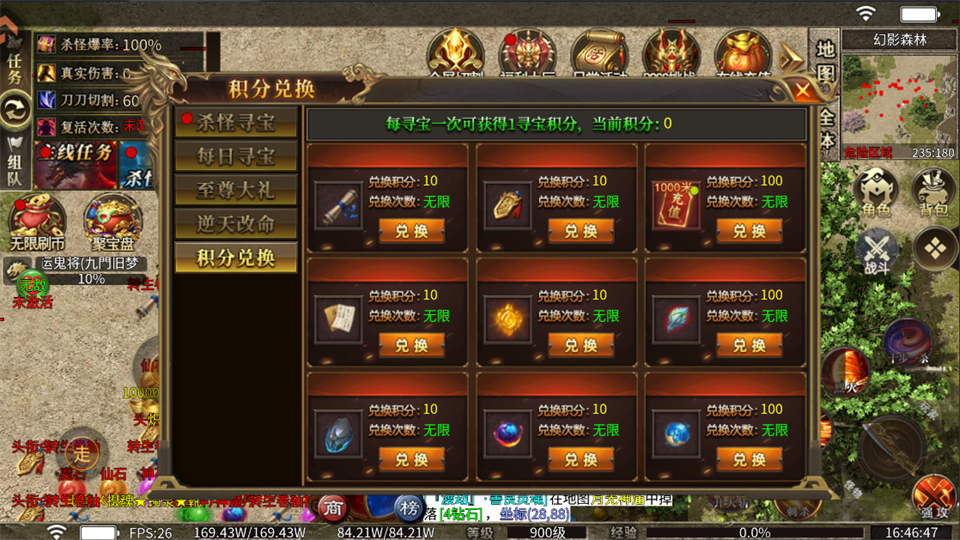The height and width of the screenshot is (540, 960).
Task: Toggle the 战斗 crossed-swords combat button
Action: [875, 250]
